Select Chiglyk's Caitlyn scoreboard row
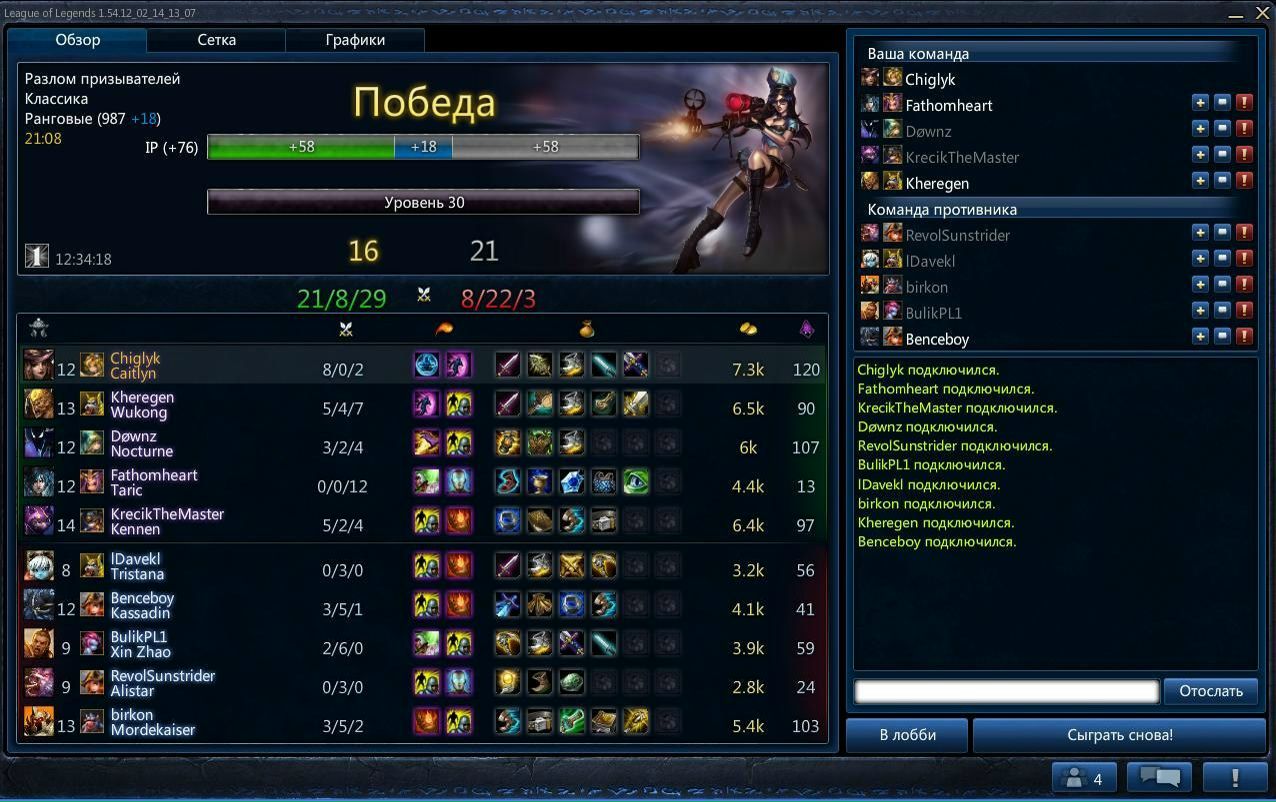Image resolution: width=1276 pixels, height=802 pixels. coord(422,366)
